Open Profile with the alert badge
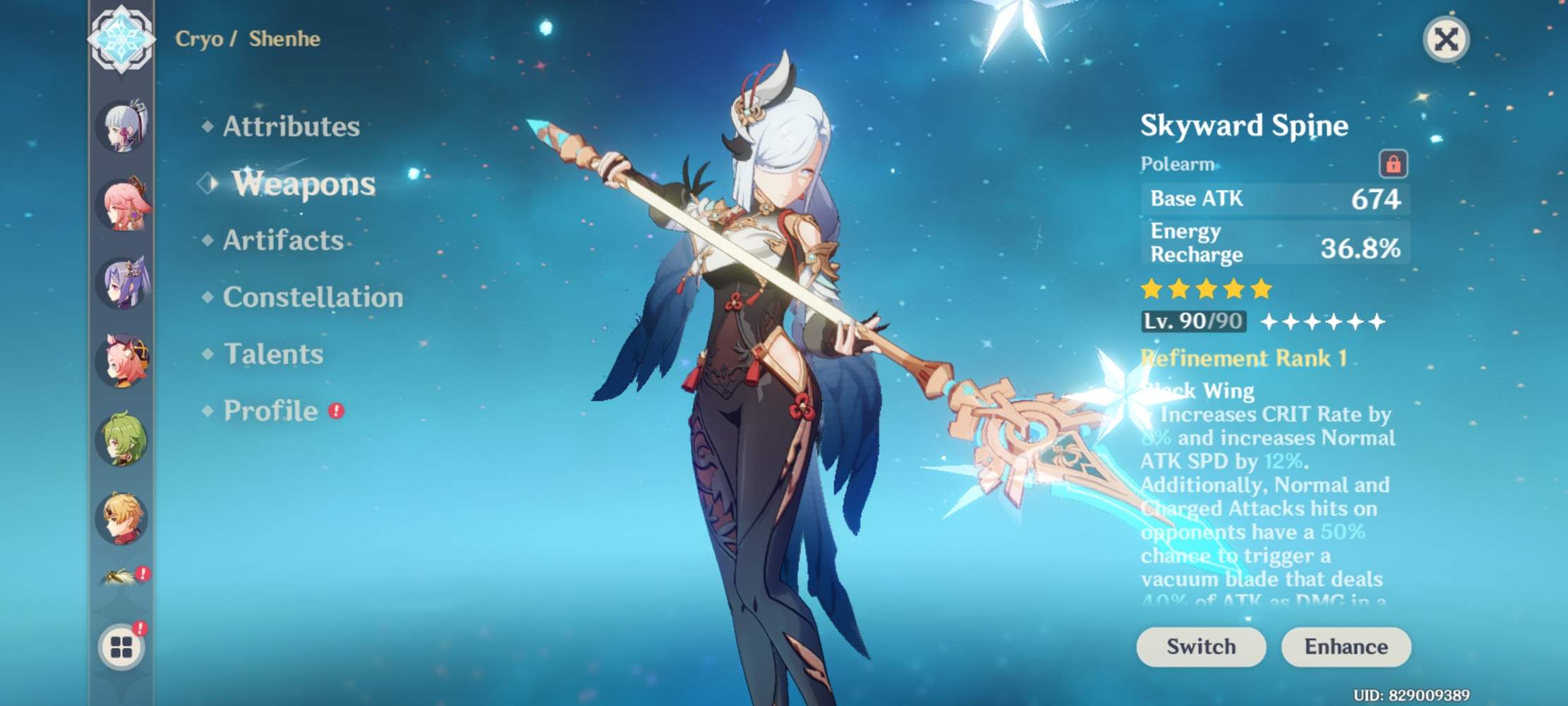The height and width of the screenshot is (706, 1568). [270, 411]
